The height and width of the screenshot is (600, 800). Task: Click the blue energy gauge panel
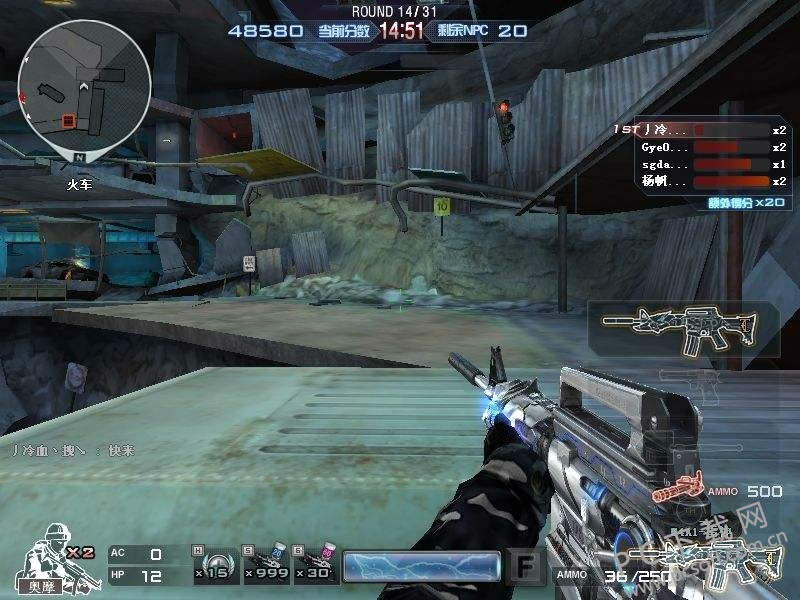[421, 566]
